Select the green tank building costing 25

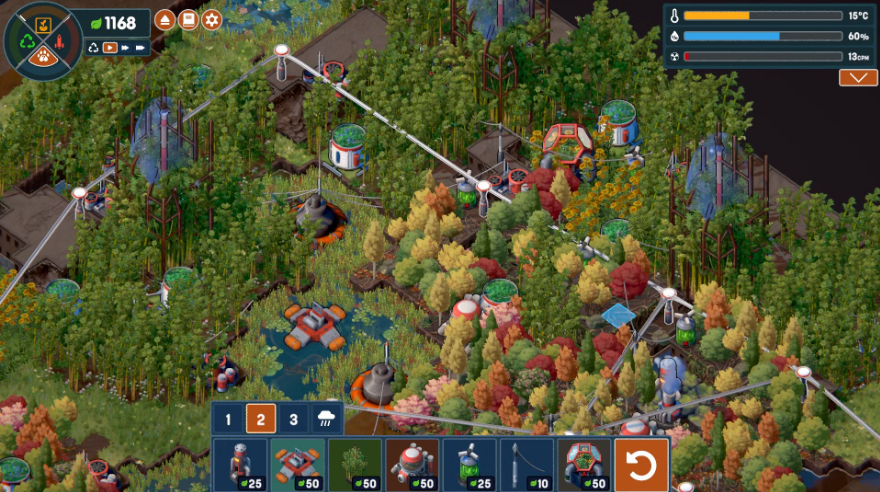coord(469,464)
